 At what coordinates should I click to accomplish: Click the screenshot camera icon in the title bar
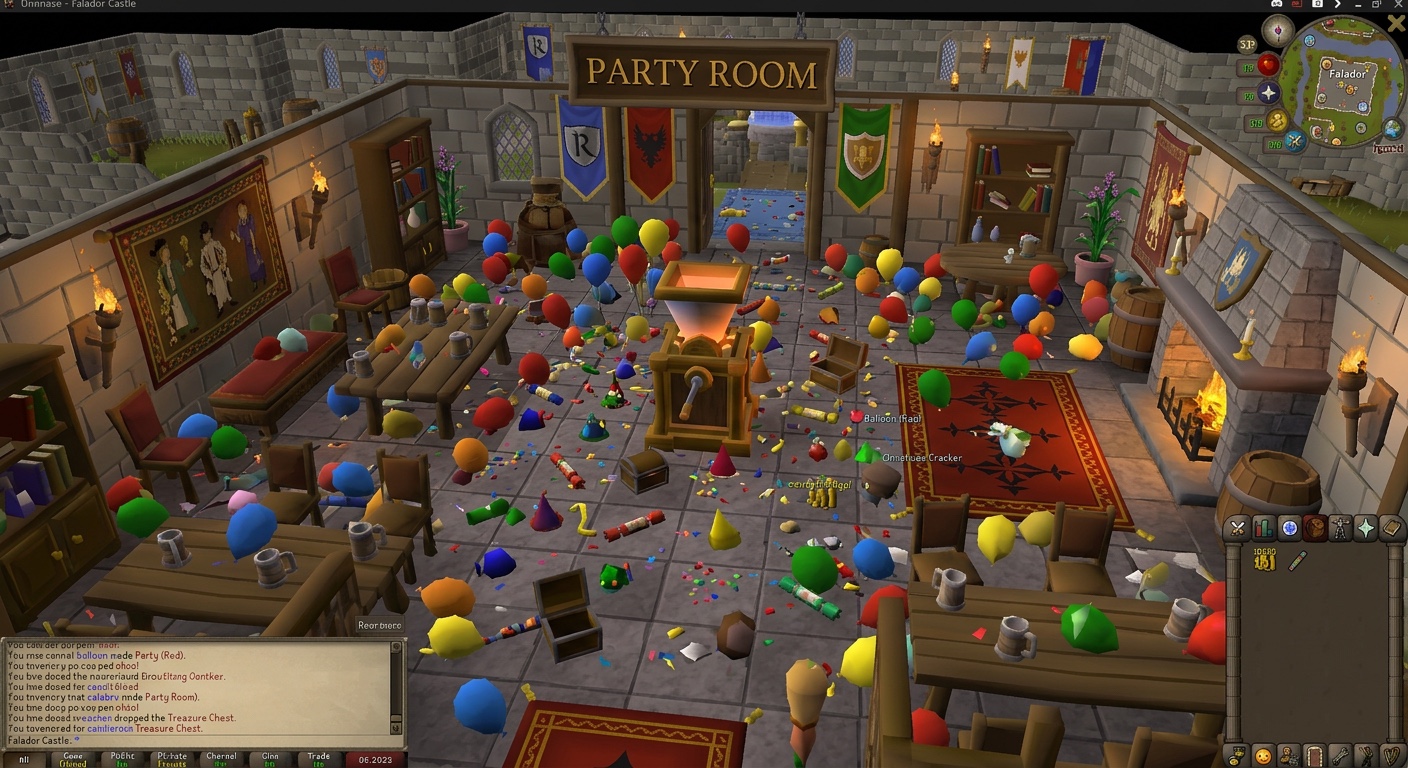click(1319, 4)
